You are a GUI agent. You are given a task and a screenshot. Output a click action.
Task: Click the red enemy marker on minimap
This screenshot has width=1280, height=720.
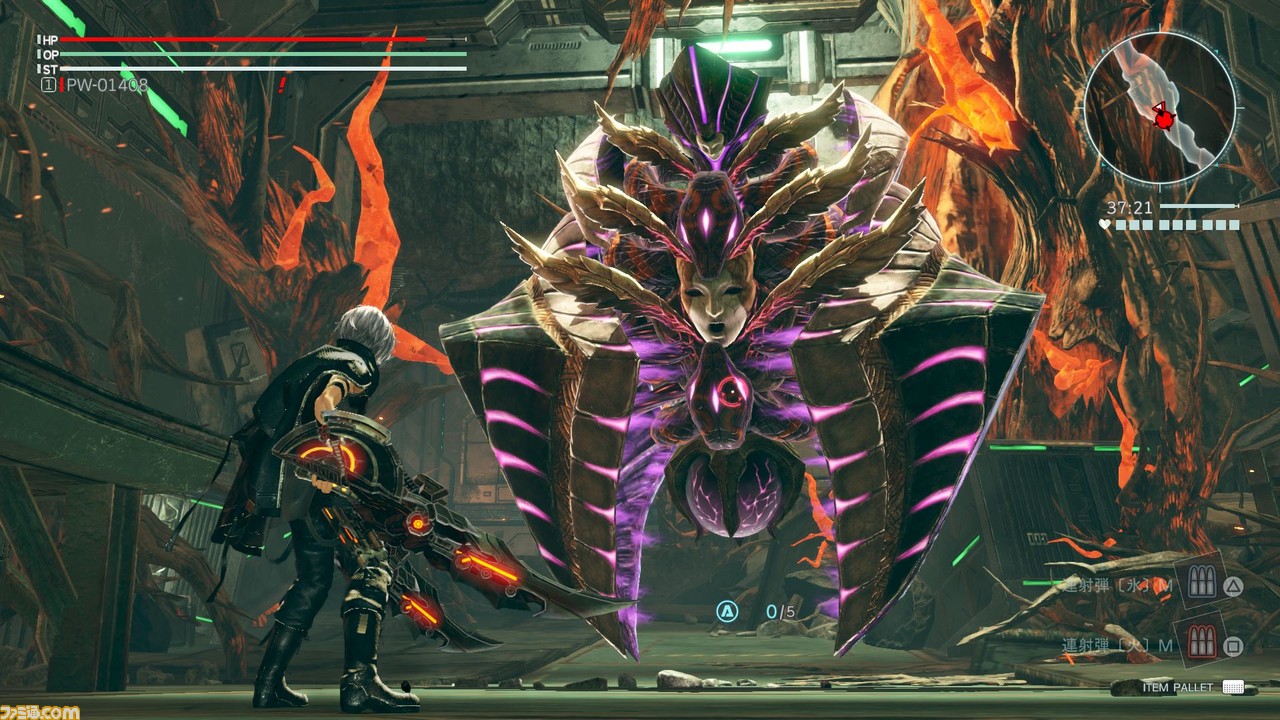click(x=1164, y=119)
